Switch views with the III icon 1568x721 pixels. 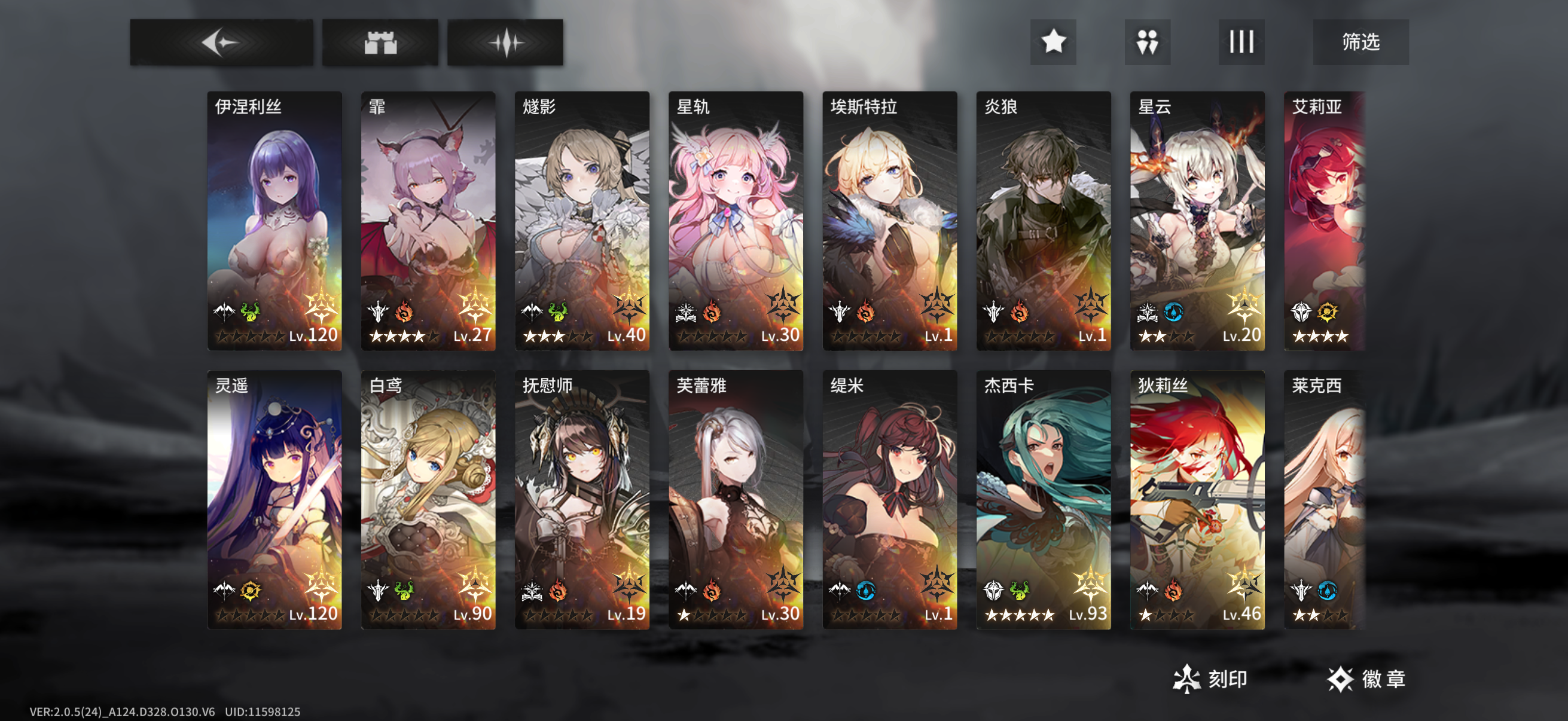coord(1240,41)
